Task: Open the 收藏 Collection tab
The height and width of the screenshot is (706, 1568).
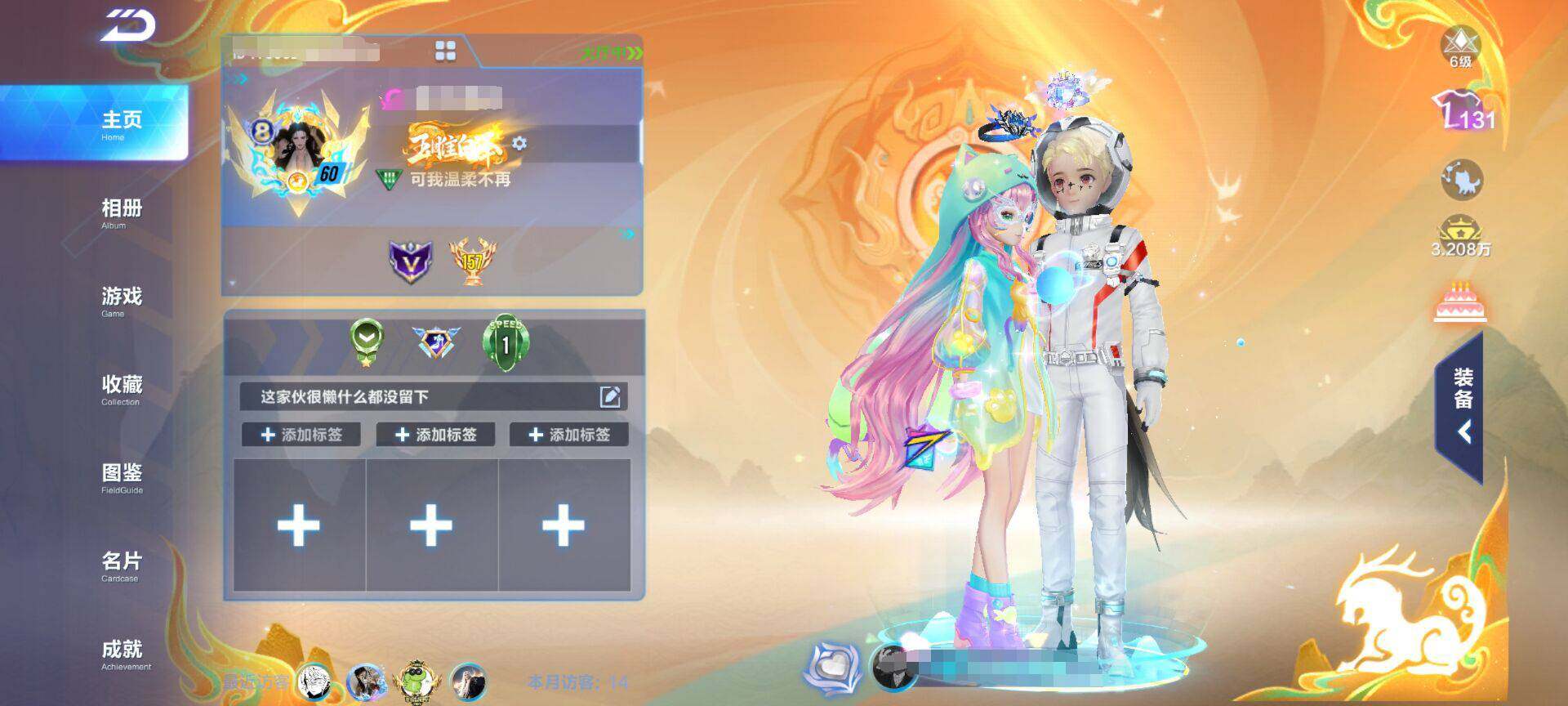Action: [121, 388]
